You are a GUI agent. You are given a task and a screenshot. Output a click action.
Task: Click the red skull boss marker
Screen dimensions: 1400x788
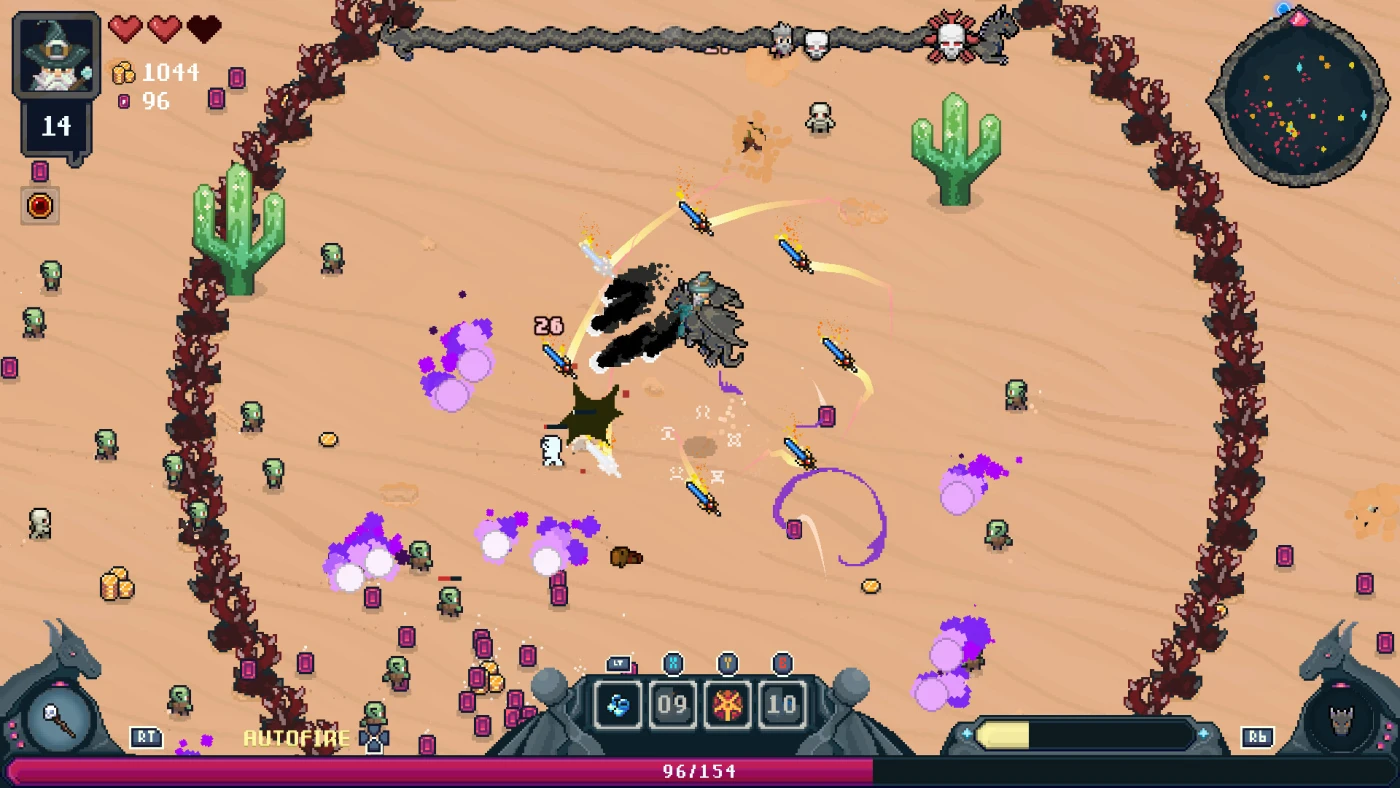pyautogui.click(x=951, y=40)
